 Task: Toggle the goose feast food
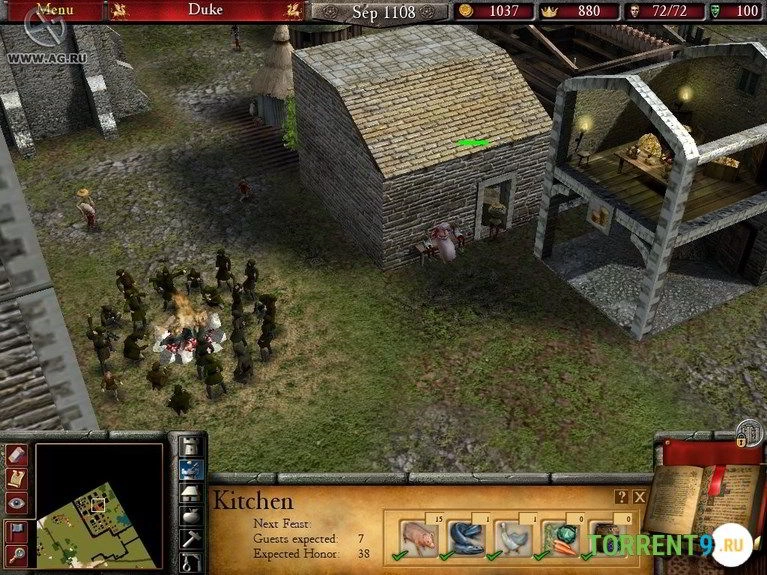pos(514,538)
